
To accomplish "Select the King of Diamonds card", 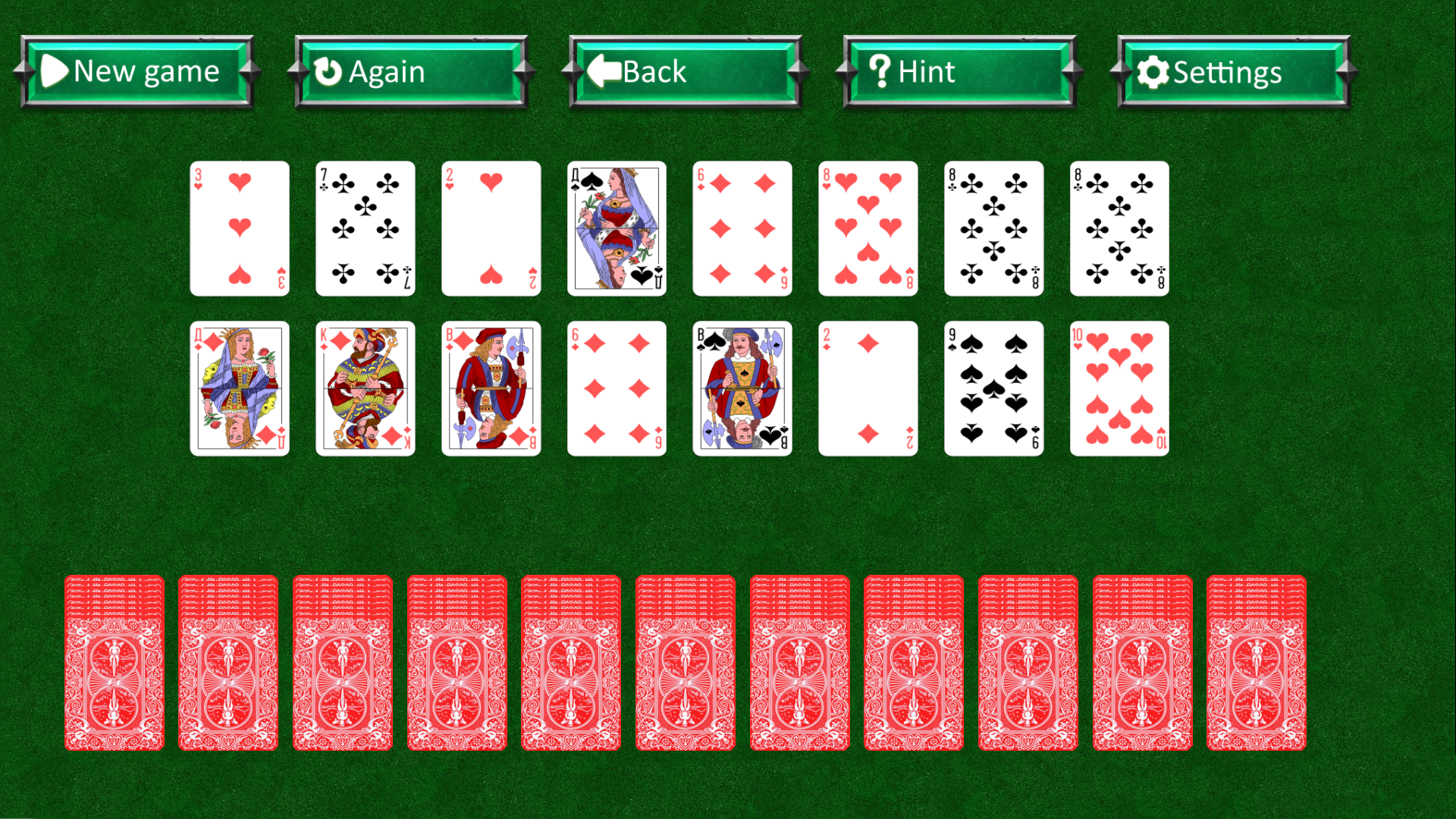I will pyautogui.click(x=364, y=388).
